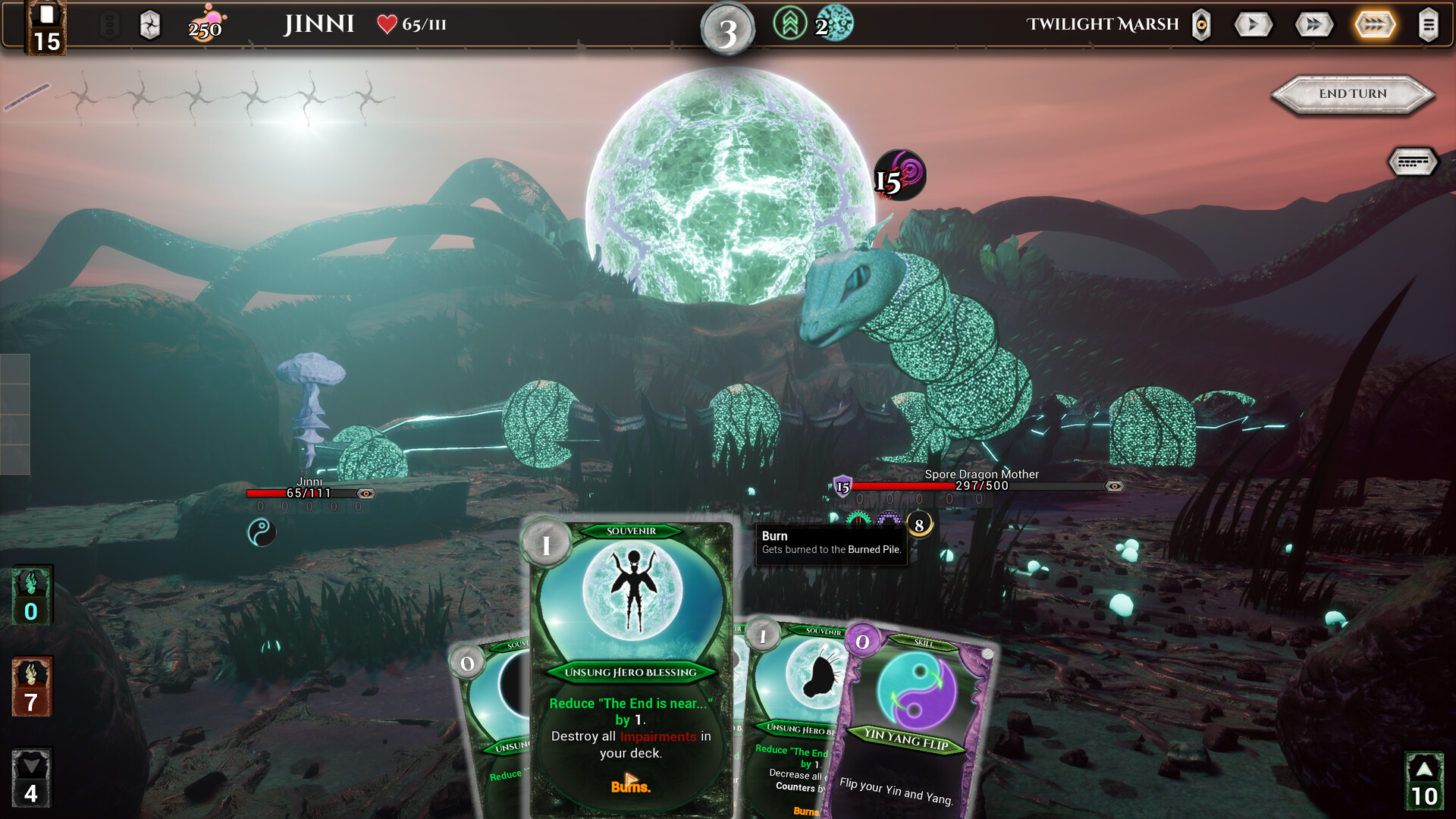Viewport: 1456px width, 819px height.
Task: Set battle speed to double-arrow fast
Action: tap(1313, 25)
